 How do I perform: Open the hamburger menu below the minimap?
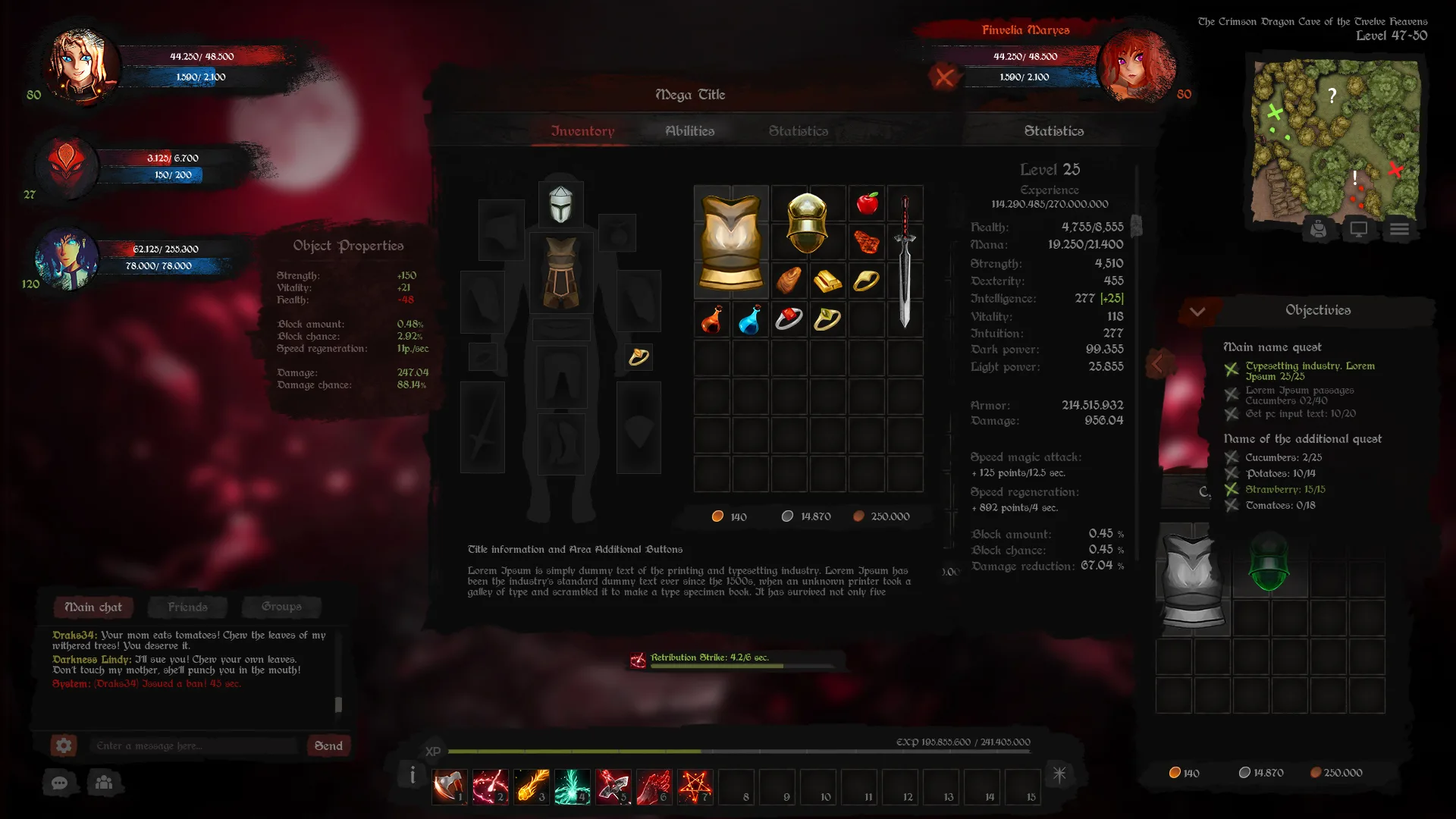point(1399,229)
